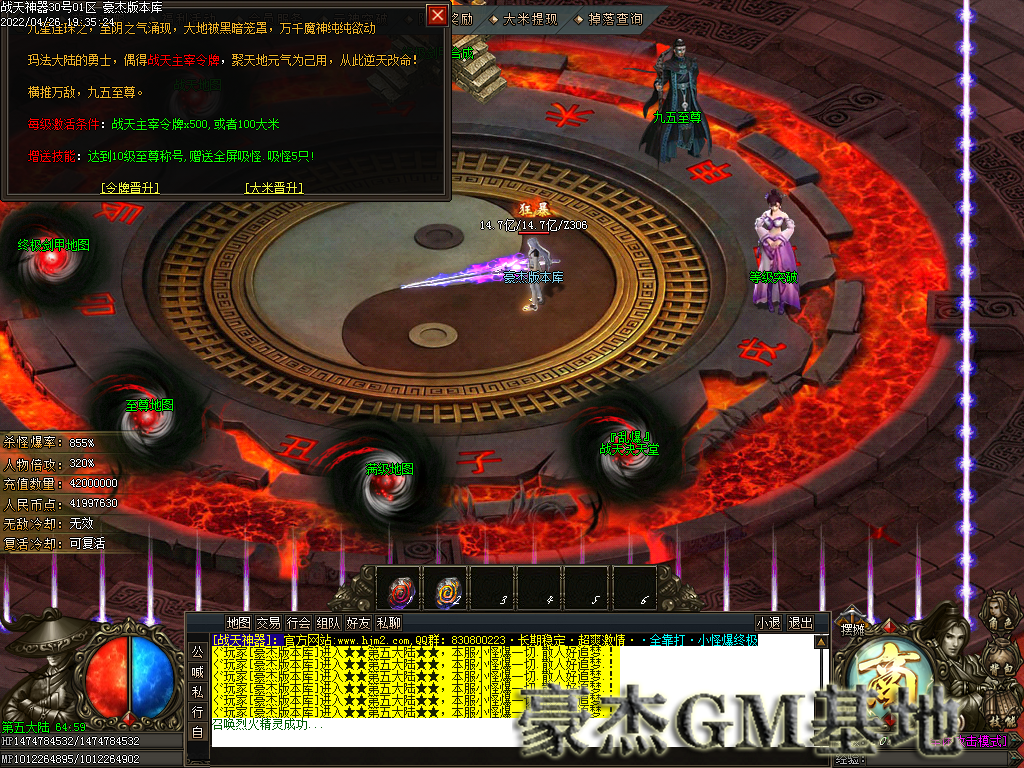Open the 地图 map button
The width and height of the screenshot is (1024, 768).
click(238, 623)
